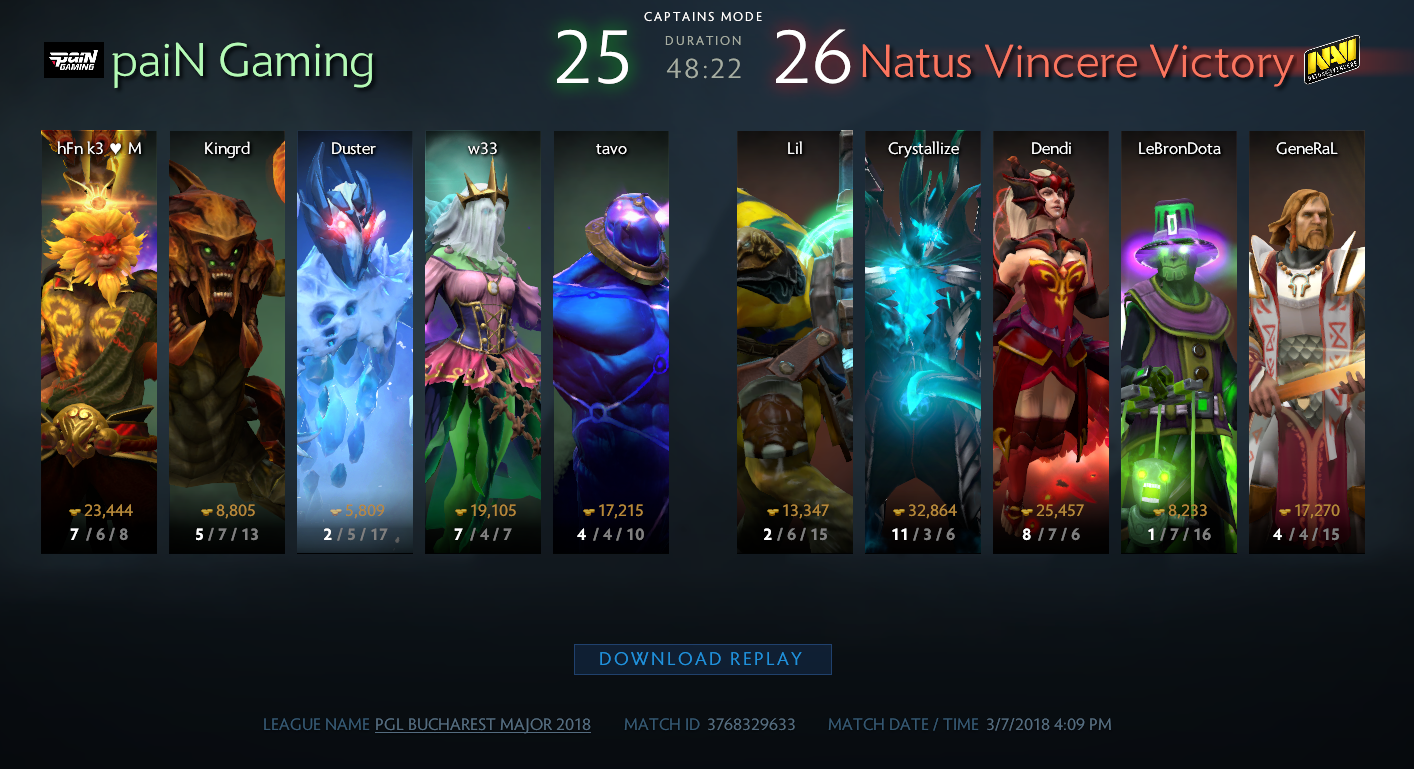Select hFn k3's Monkey King player card
The width and height of the screenshot is (1414, 769).
tap(99, 341)
